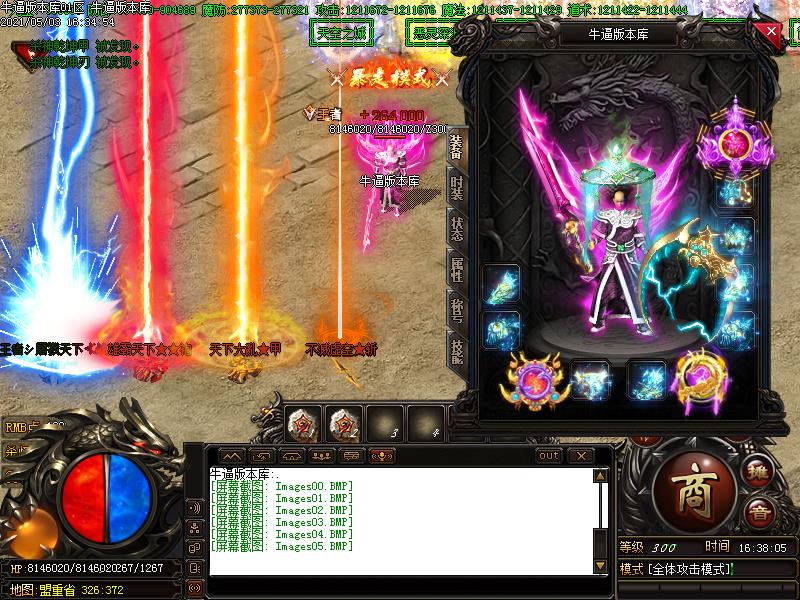The image size is (800, 600).
Task: Close the character equipment panel
Action: tap(771, 31)
